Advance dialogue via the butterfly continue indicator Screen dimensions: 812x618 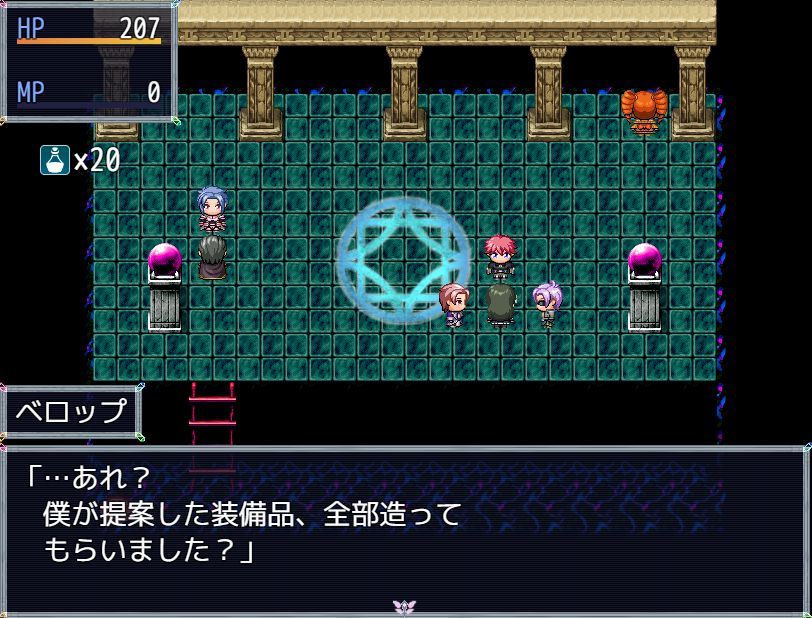405,606
